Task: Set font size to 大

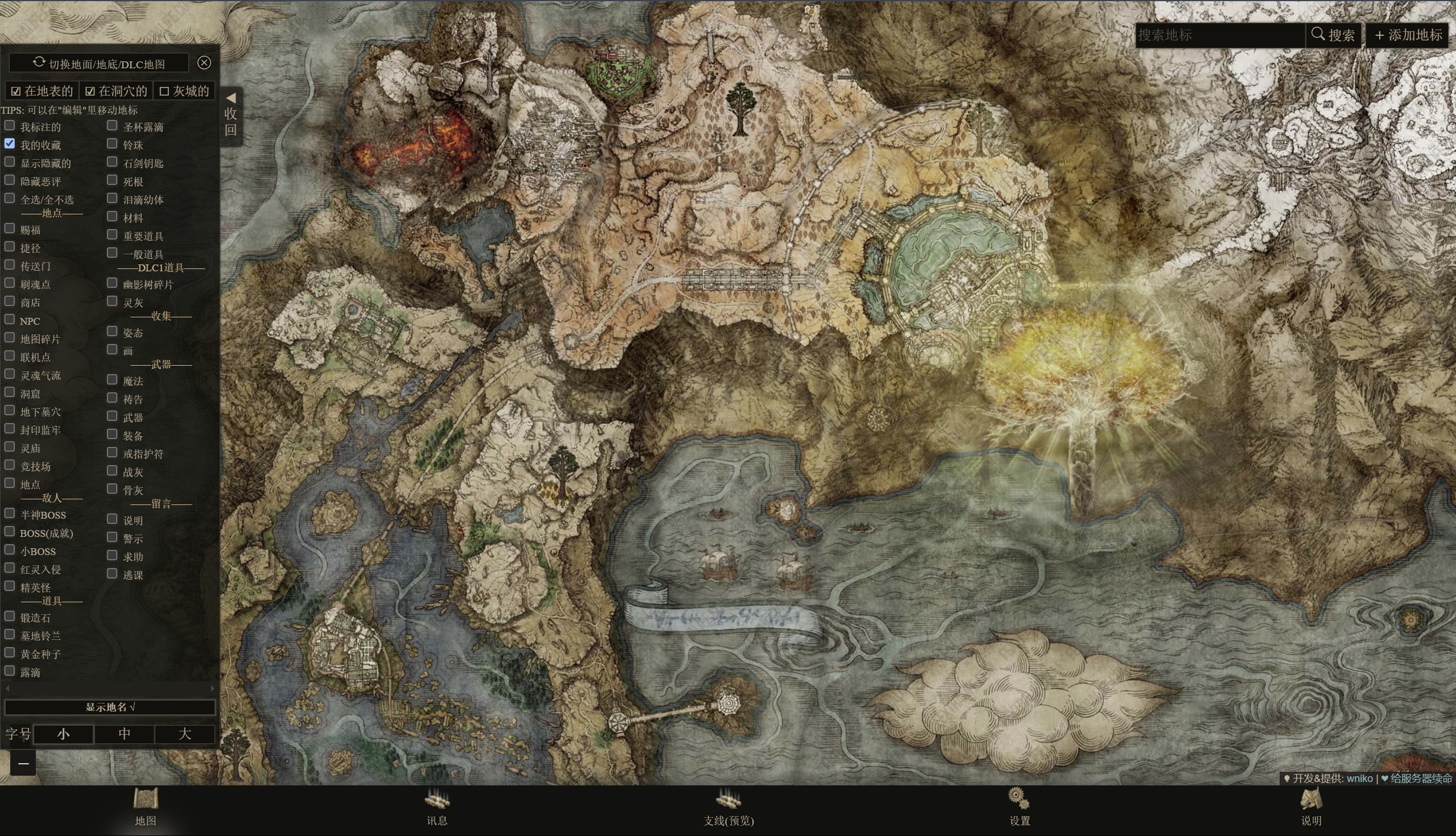Action: click(x=184, y=734)
